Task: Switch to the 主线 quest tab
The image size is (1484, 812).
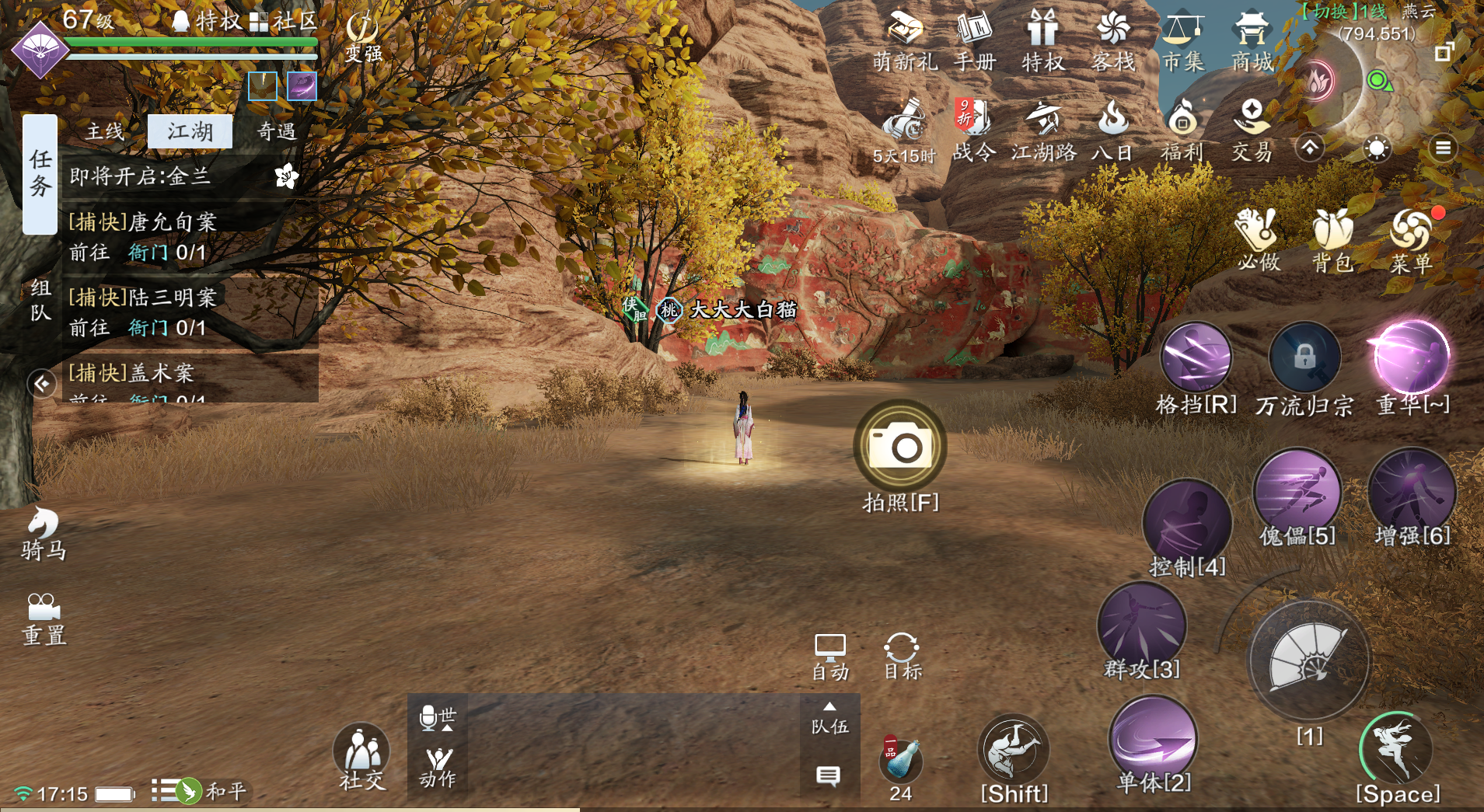Action: point(105,131)
